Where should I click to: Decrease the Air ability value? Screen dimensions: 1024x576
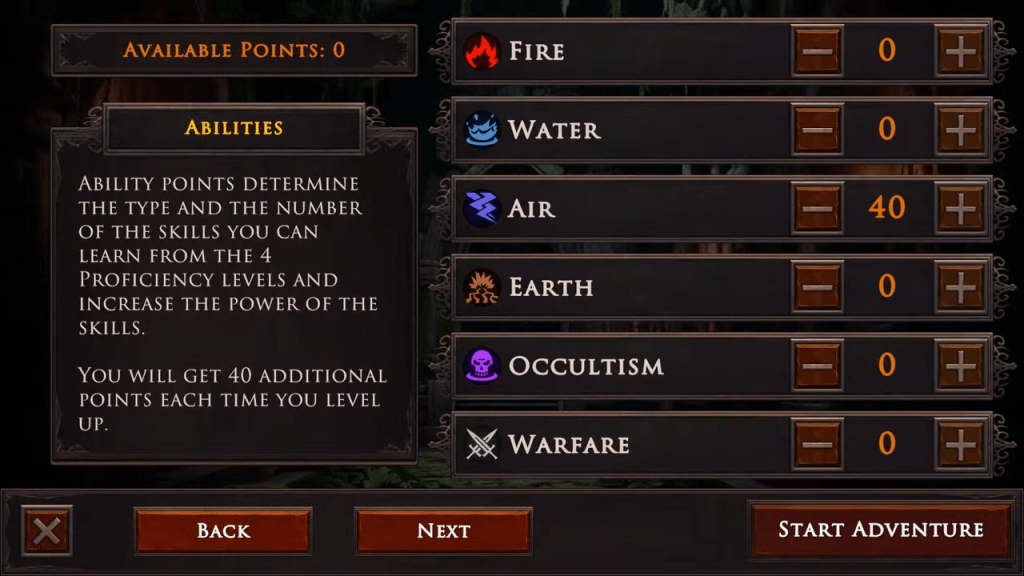pos(817,208)
